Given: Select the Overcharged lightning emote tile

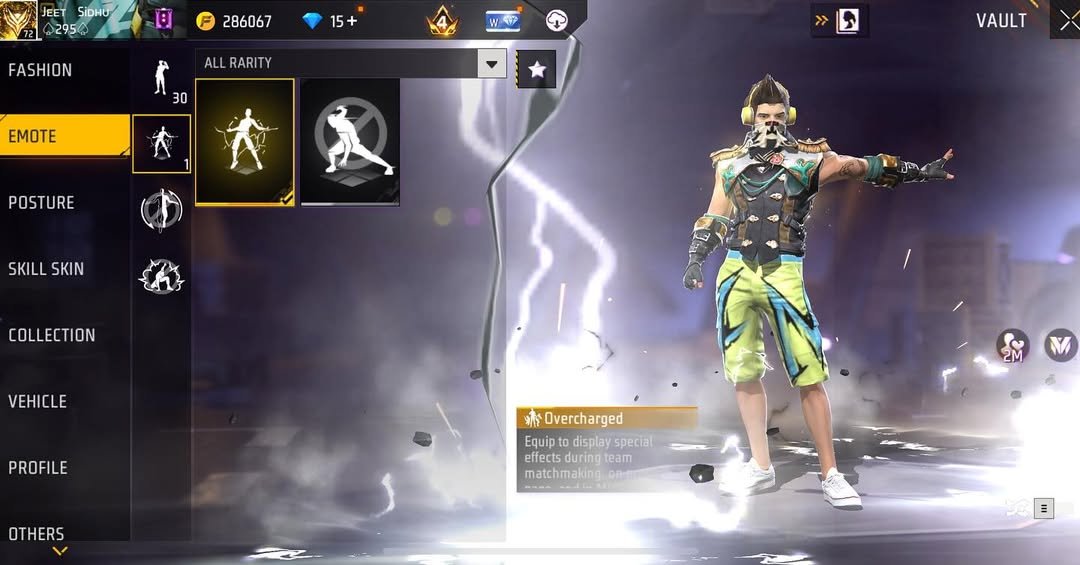Looking at the screenshot, I should tap(245, 142).
